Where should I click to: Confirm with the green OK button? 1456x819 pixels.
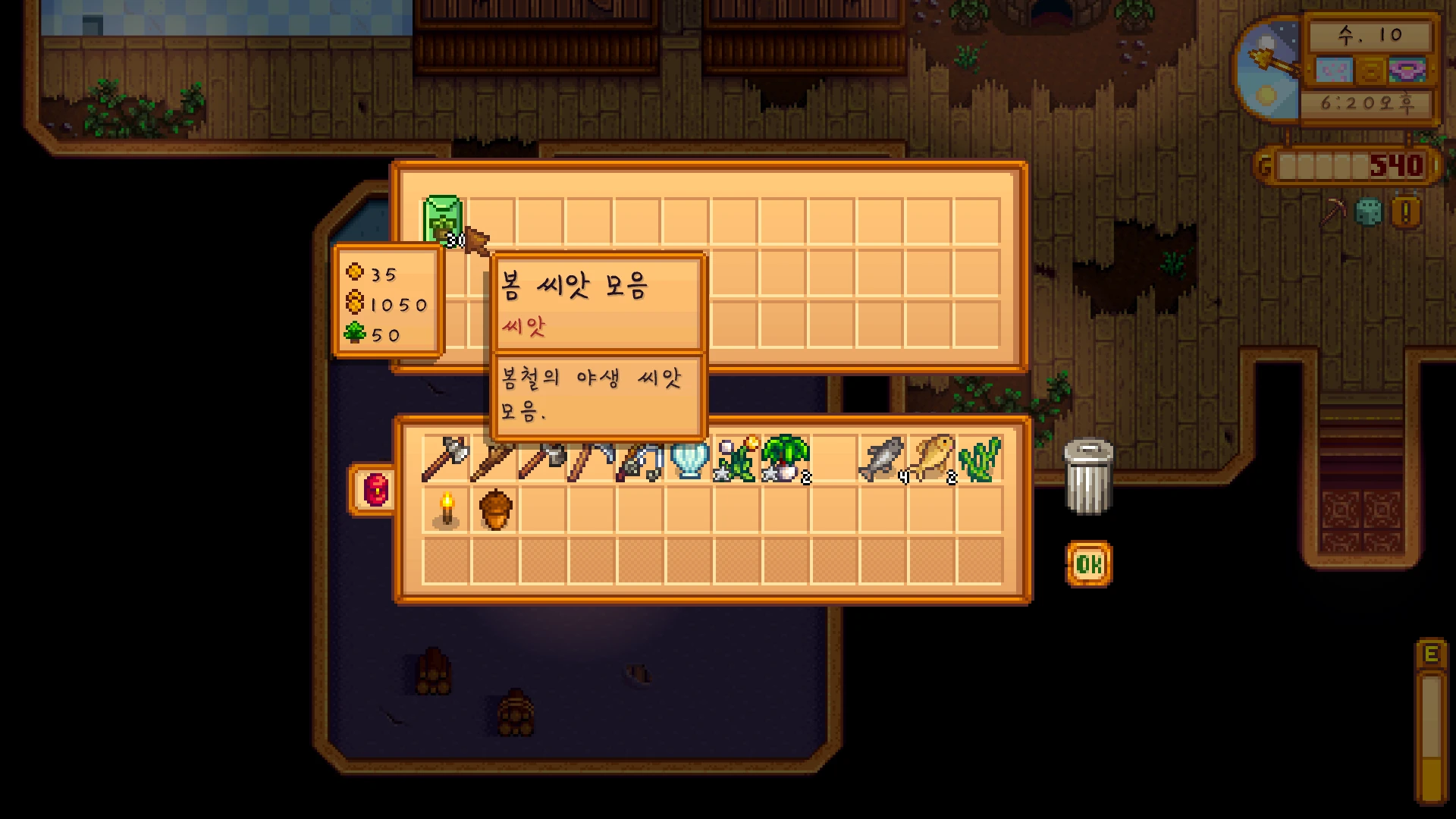click(x=1089, y=563)
